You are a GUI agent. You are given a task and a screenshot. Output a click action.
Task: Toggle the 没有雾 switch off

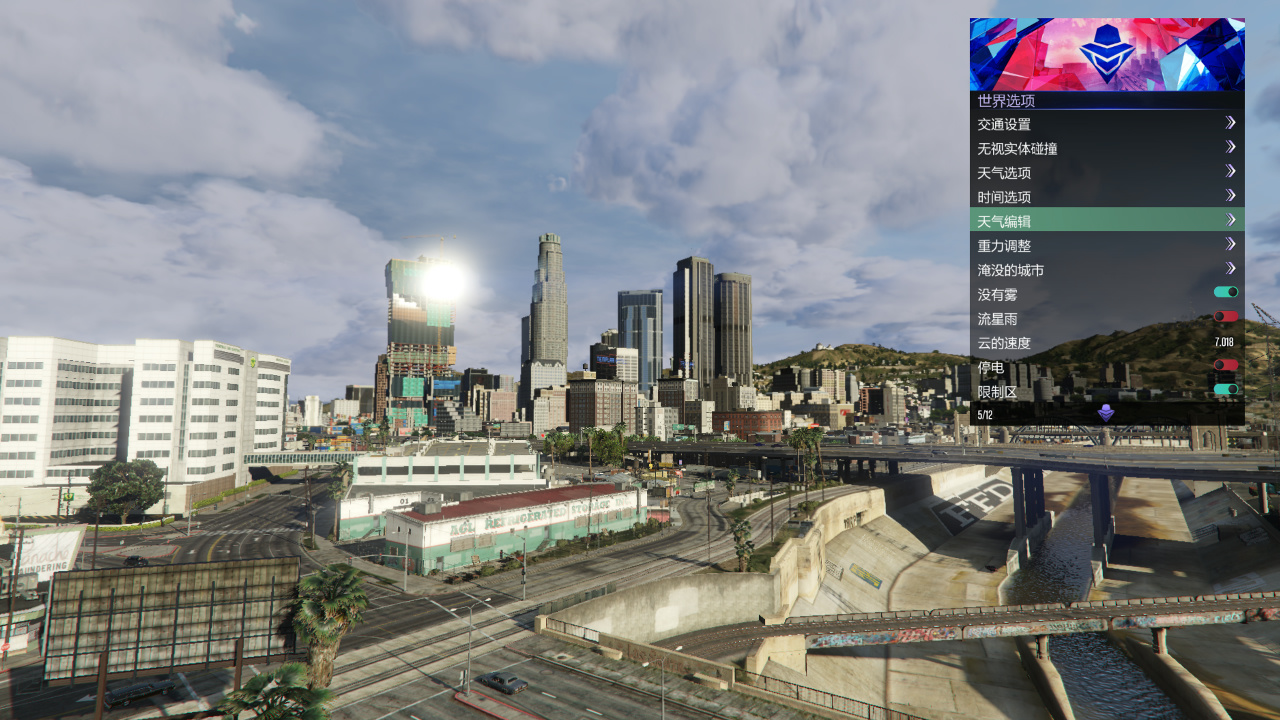[x=1225, y=293]
